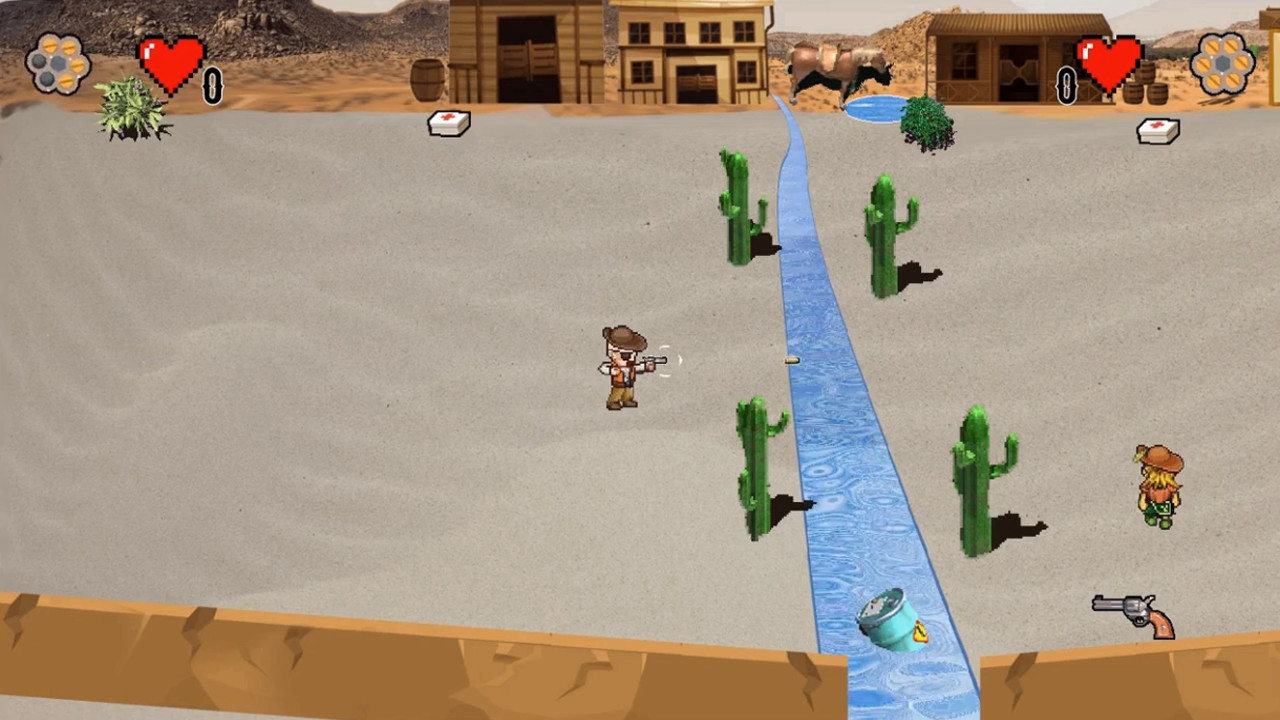Click the medkit pickup below the saloon
1280x720 pixels.
click(x=447, y=122)
